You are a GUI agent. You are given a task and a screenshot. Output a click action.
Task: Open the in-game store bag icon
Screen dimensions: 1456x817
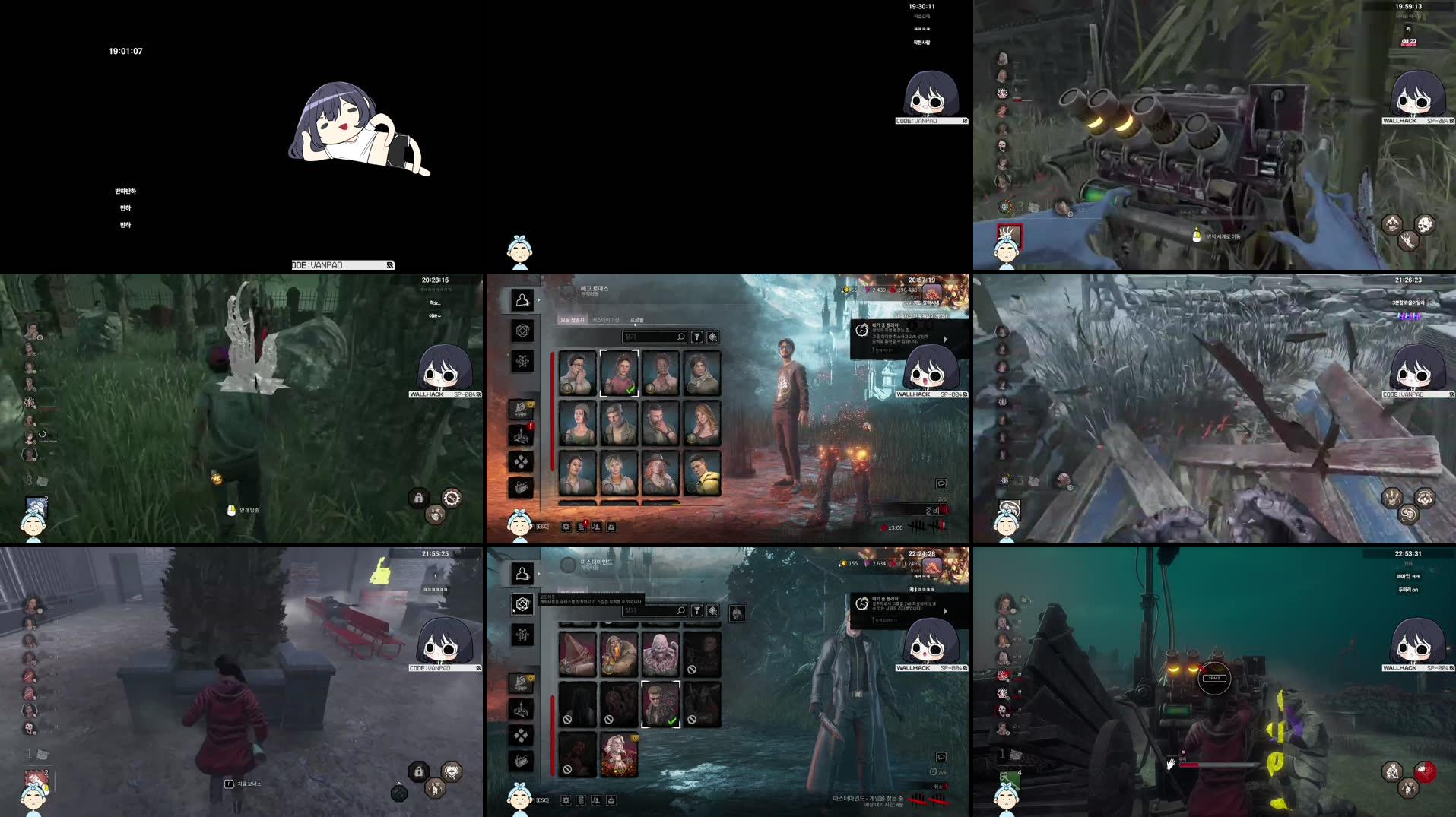[x=520, y=486]
